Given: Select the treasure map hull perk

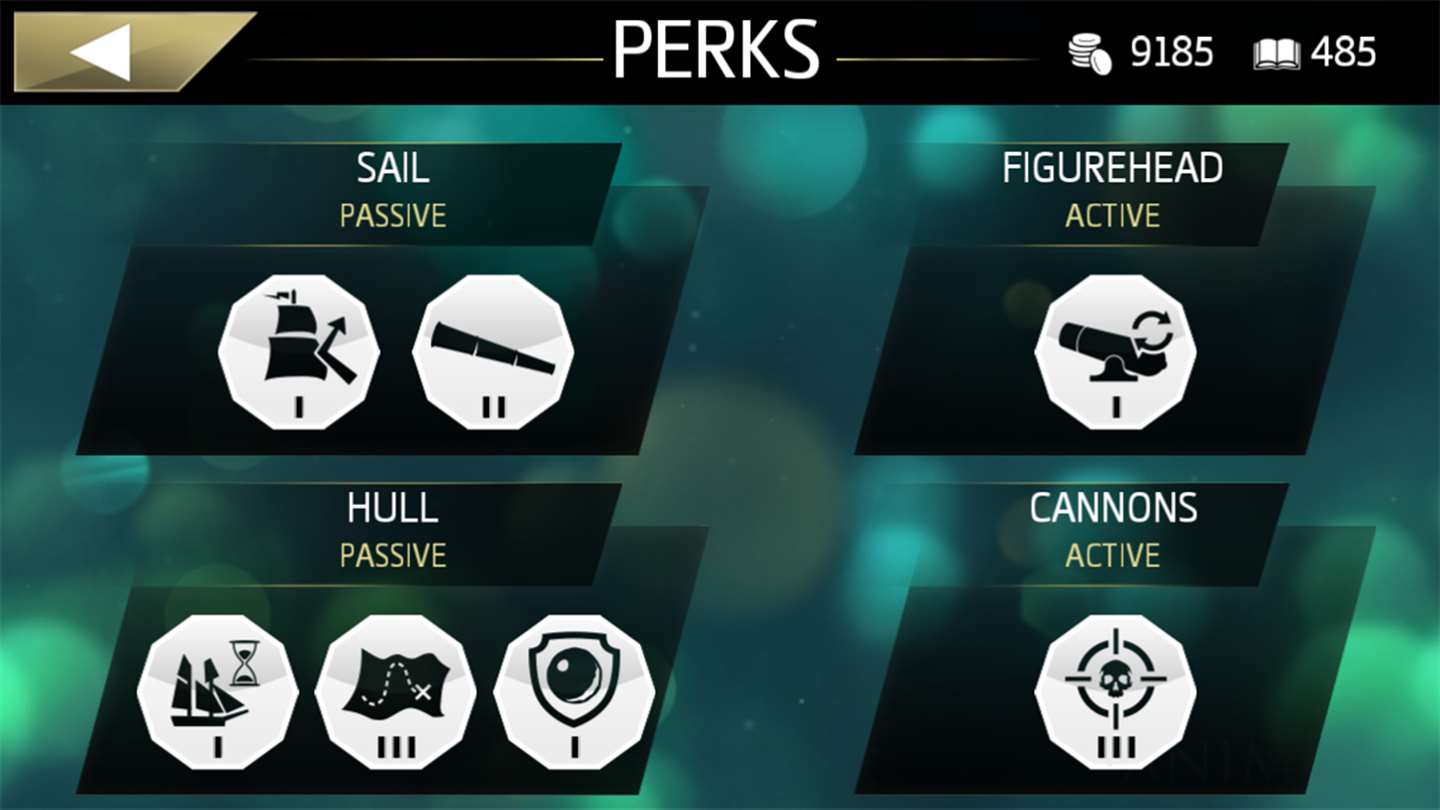Looking at the screenshot, I should [x=396, y=692].
